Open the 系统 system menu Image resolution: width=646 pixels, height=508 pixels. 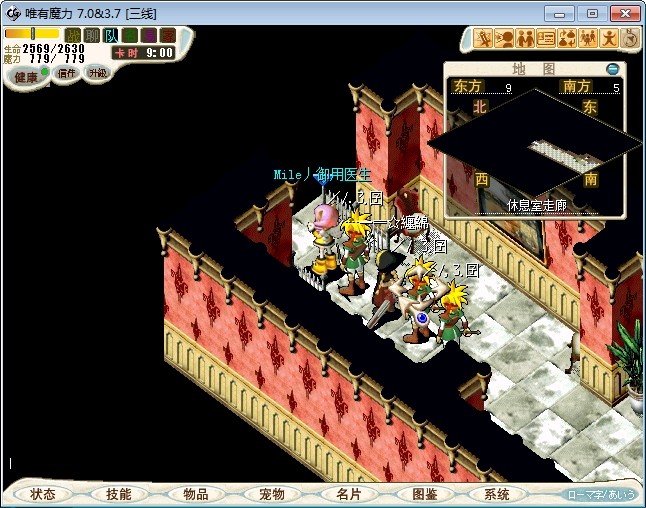coord(497,494)
